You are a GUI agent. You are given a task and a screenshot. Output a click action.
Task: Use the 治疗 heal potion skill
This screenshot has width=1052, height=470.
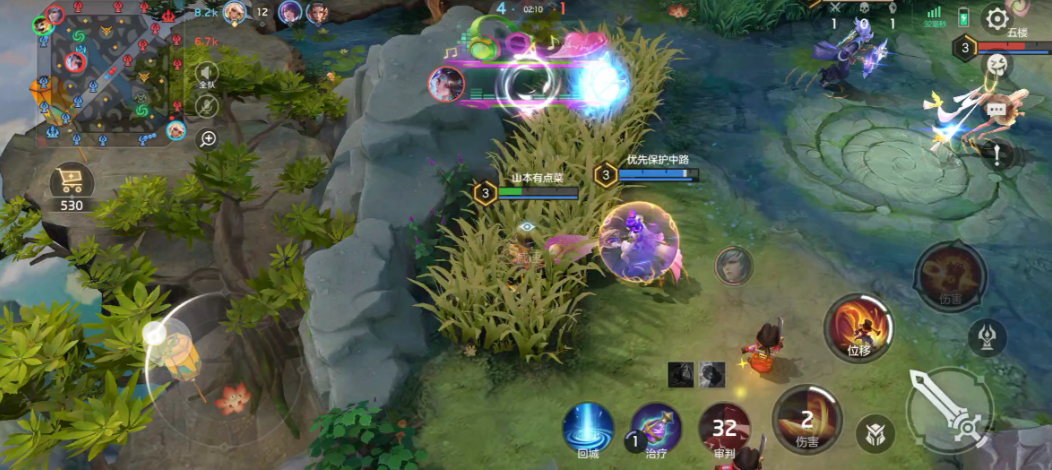pyautogui.click(x=656, y=430)
